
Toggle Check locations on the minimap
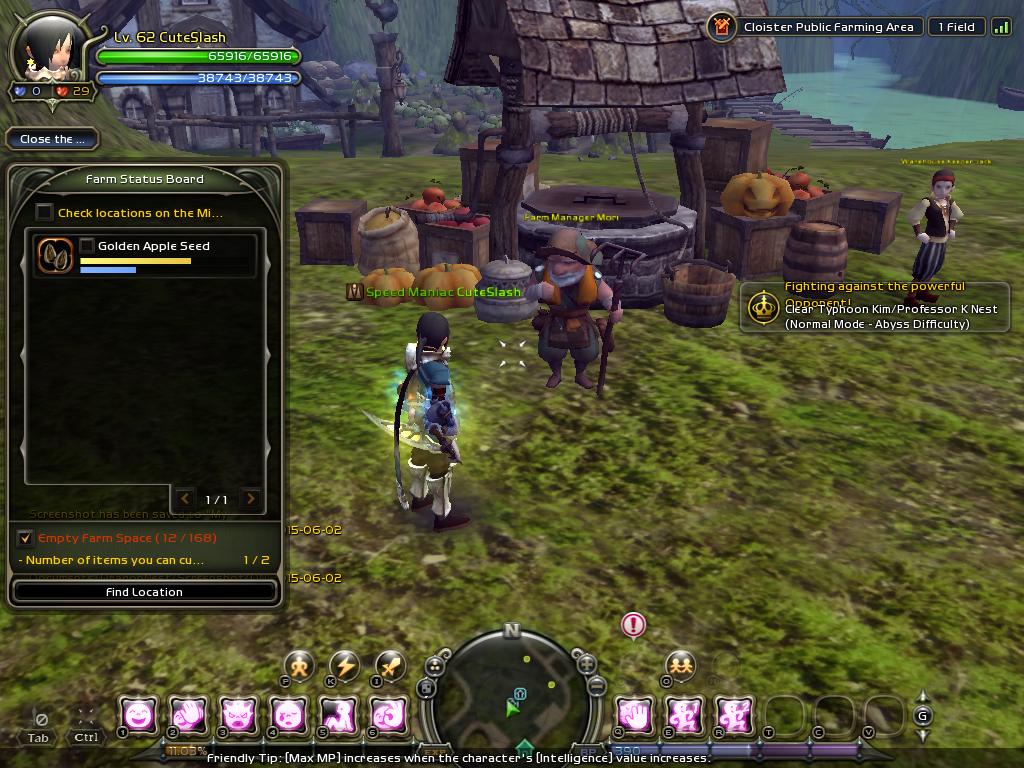[x=44, y=212]
